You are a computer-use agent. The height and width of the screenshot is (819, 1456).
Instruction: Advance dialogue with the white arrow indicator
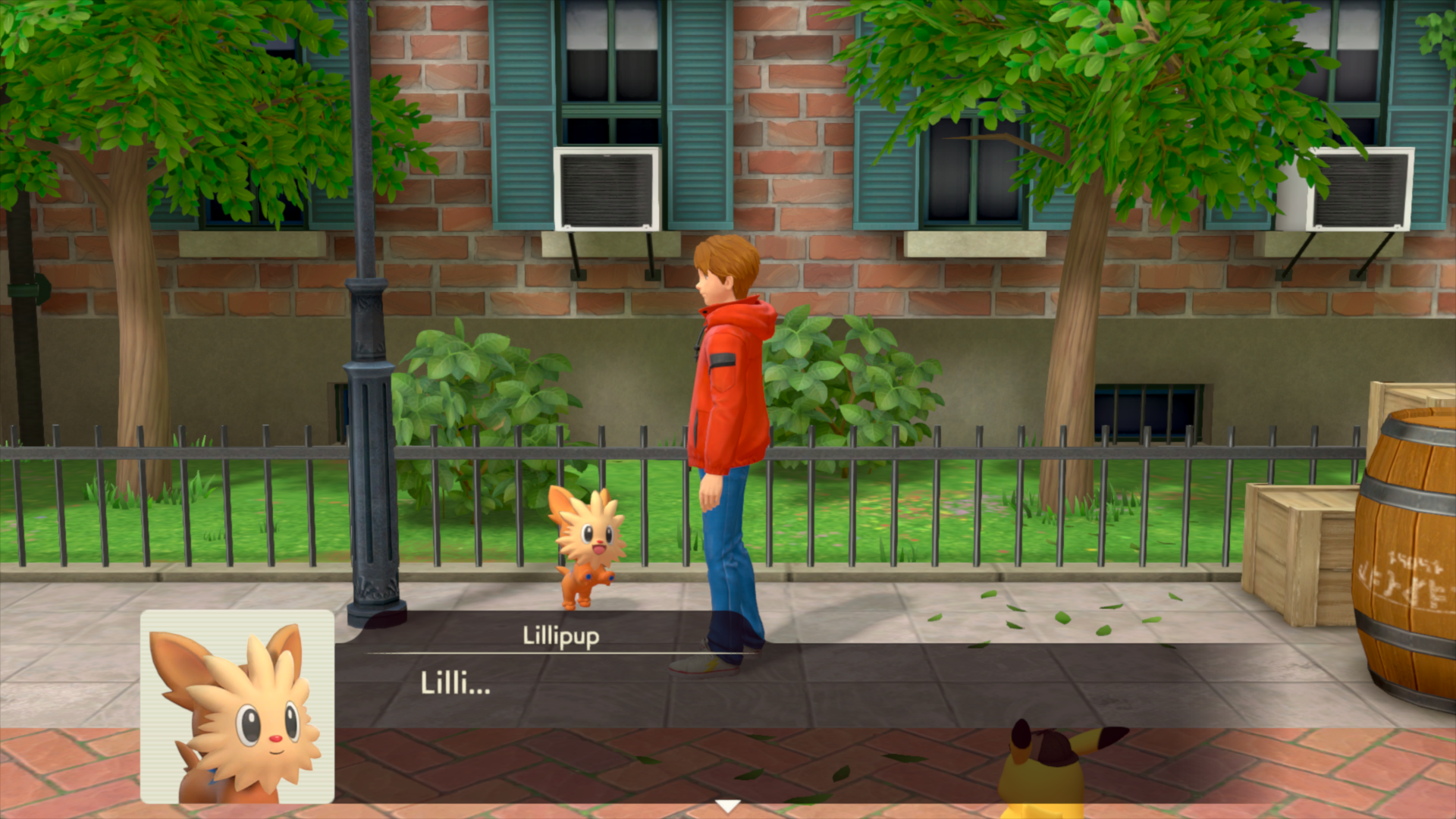pyautogui.click(x=728, y=806)
